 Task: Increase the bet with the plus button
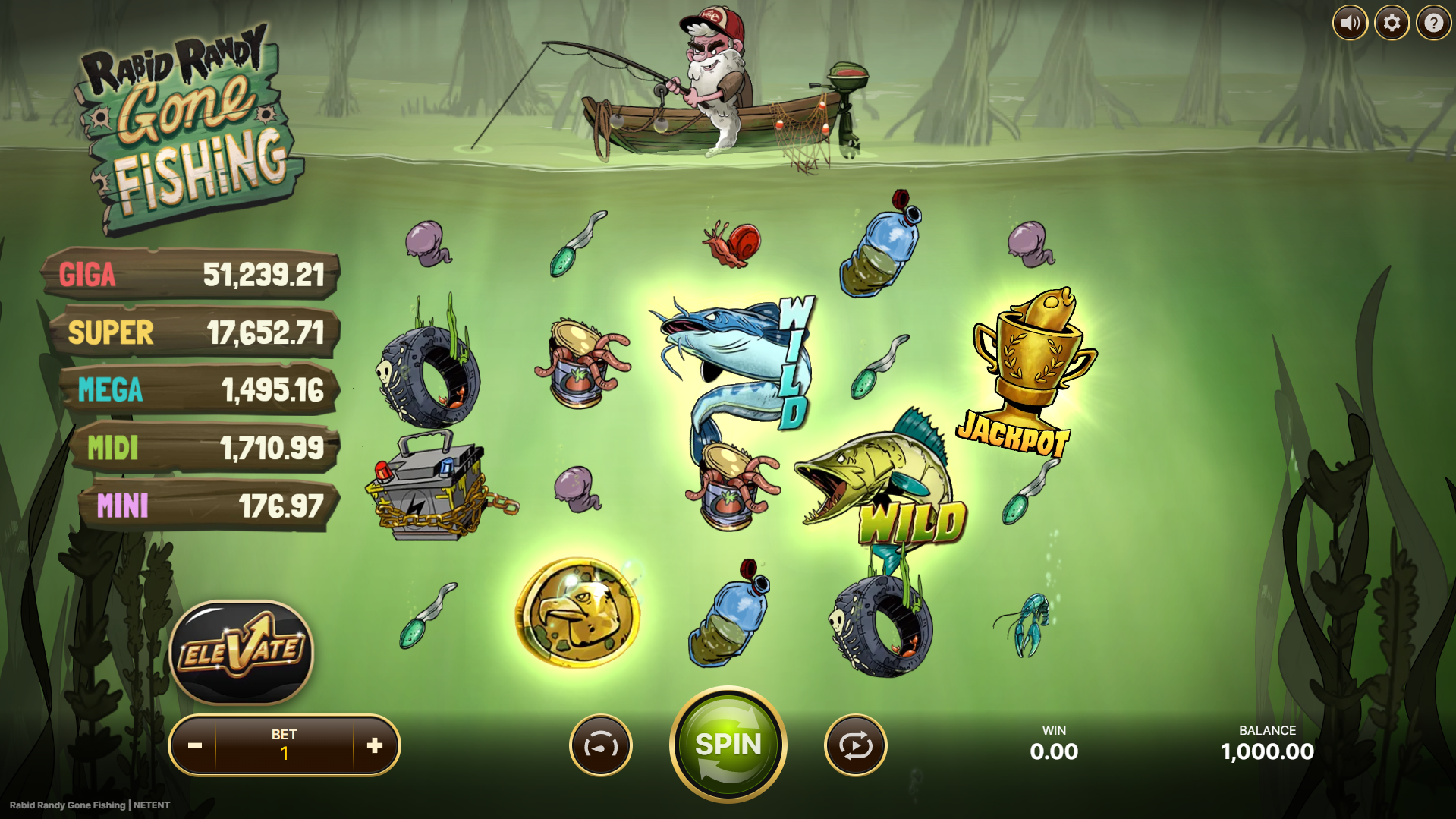click(374, 745)
